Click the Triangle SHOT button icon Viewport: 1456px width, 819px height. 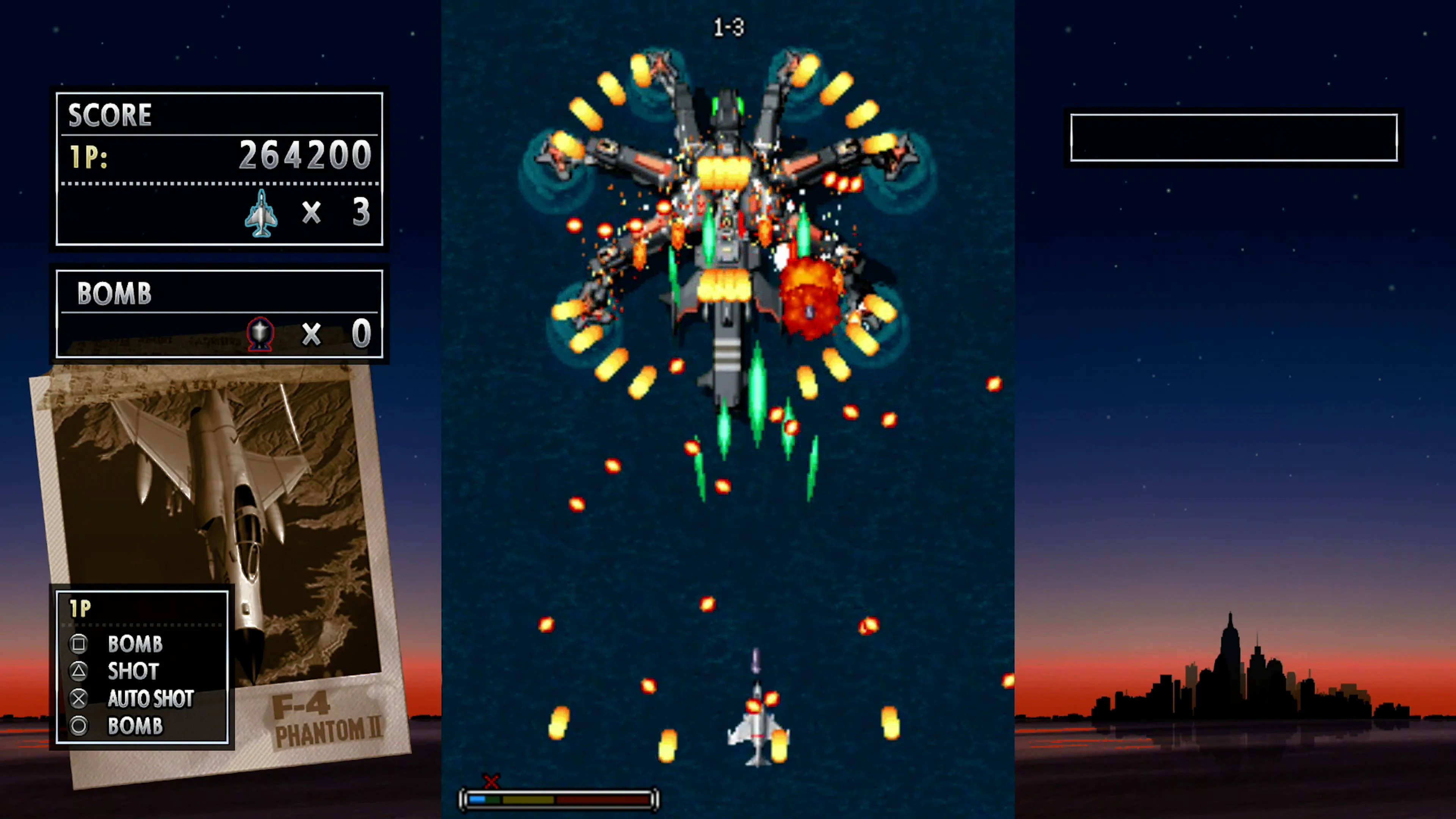[78, 671]
